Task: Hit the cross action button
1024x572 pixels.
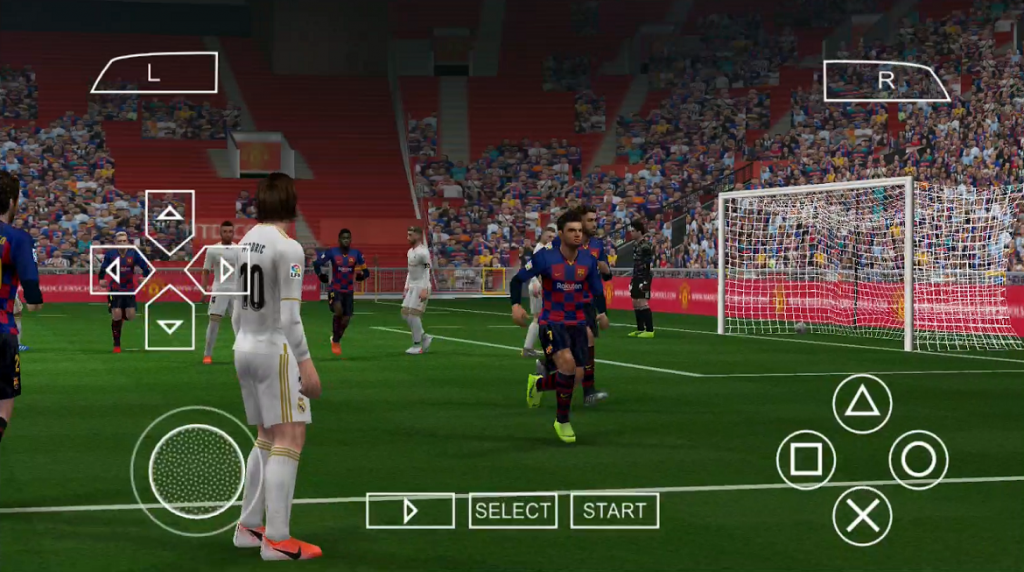Action: [x=862, y=516]
